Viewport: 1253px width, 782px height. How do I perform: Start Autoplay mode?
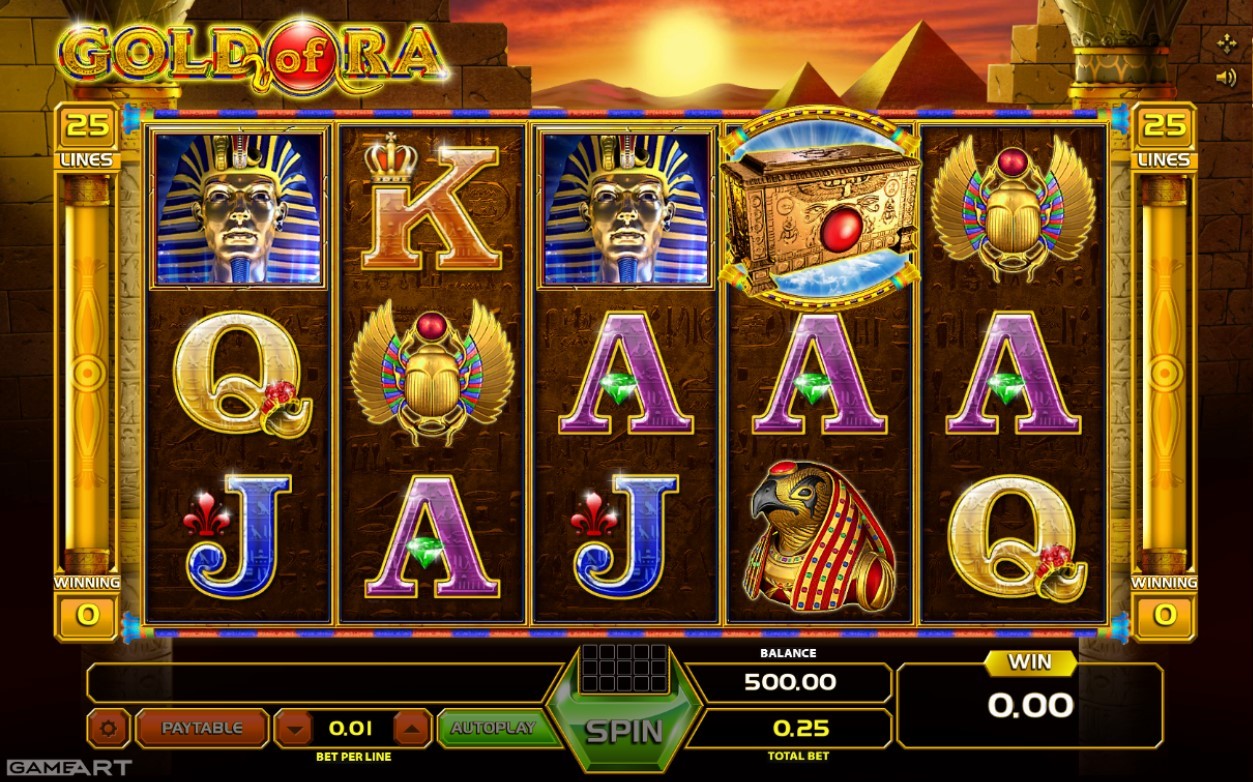click(493, 728)
